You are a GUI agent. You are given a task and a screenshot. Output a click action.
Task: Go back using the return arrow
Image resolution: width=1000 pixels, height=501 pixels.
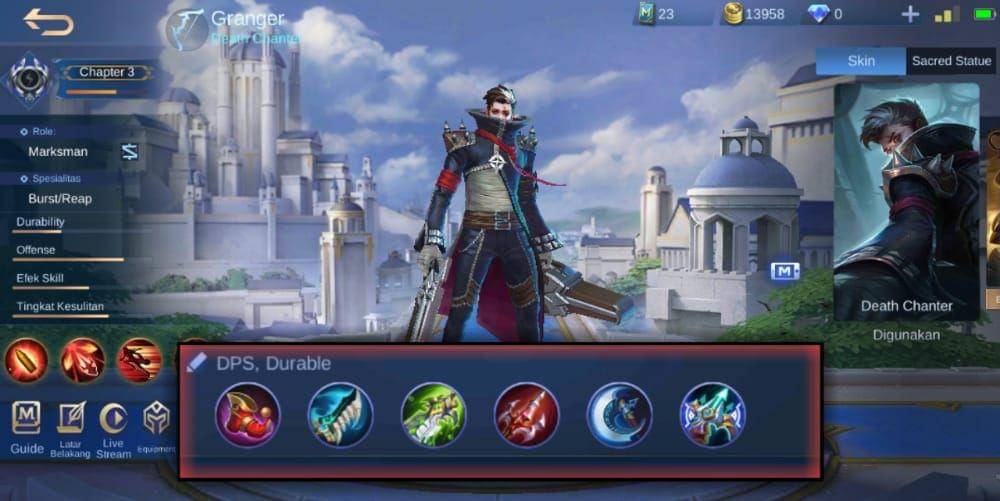pyautogui.click(x=48, y=22)
